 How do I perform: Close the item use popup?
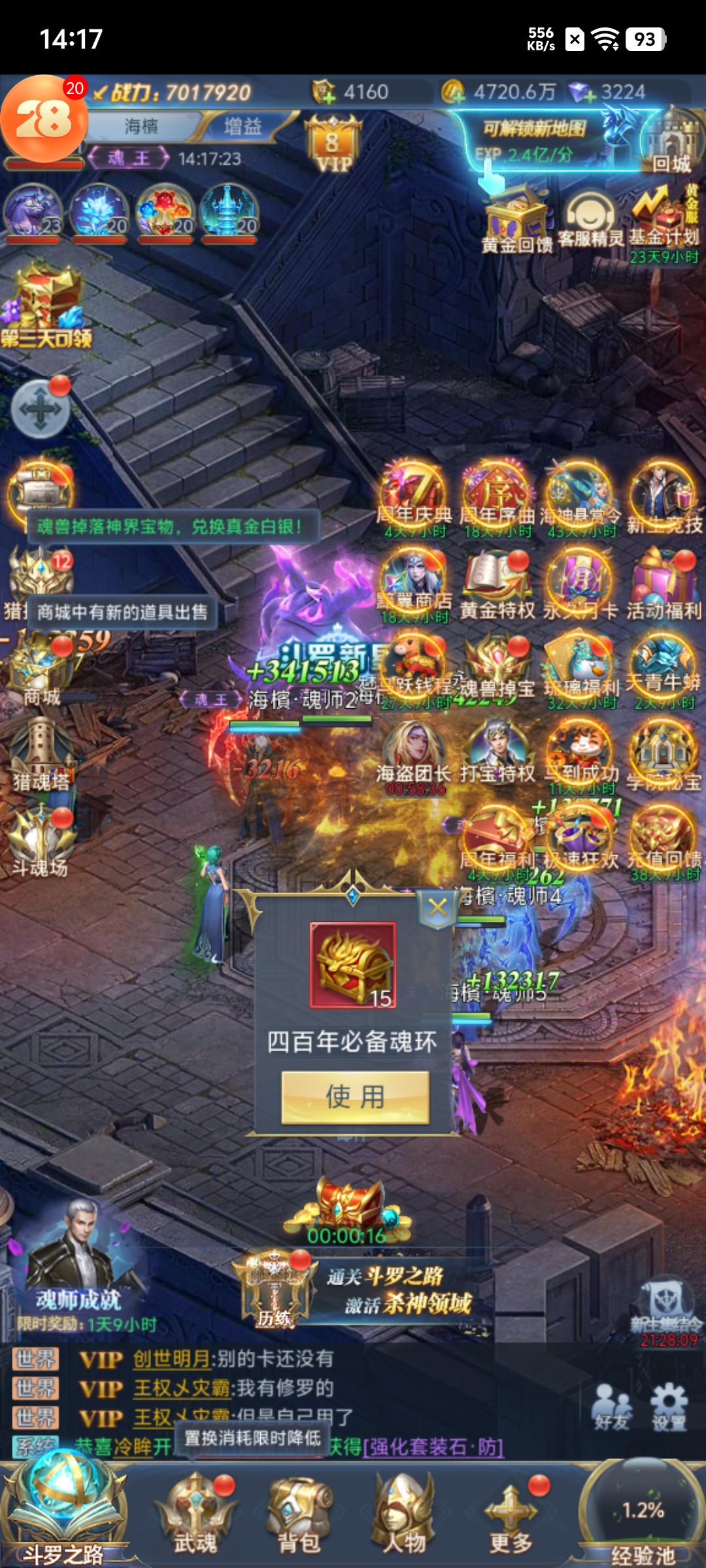click(x=437, y=907)
